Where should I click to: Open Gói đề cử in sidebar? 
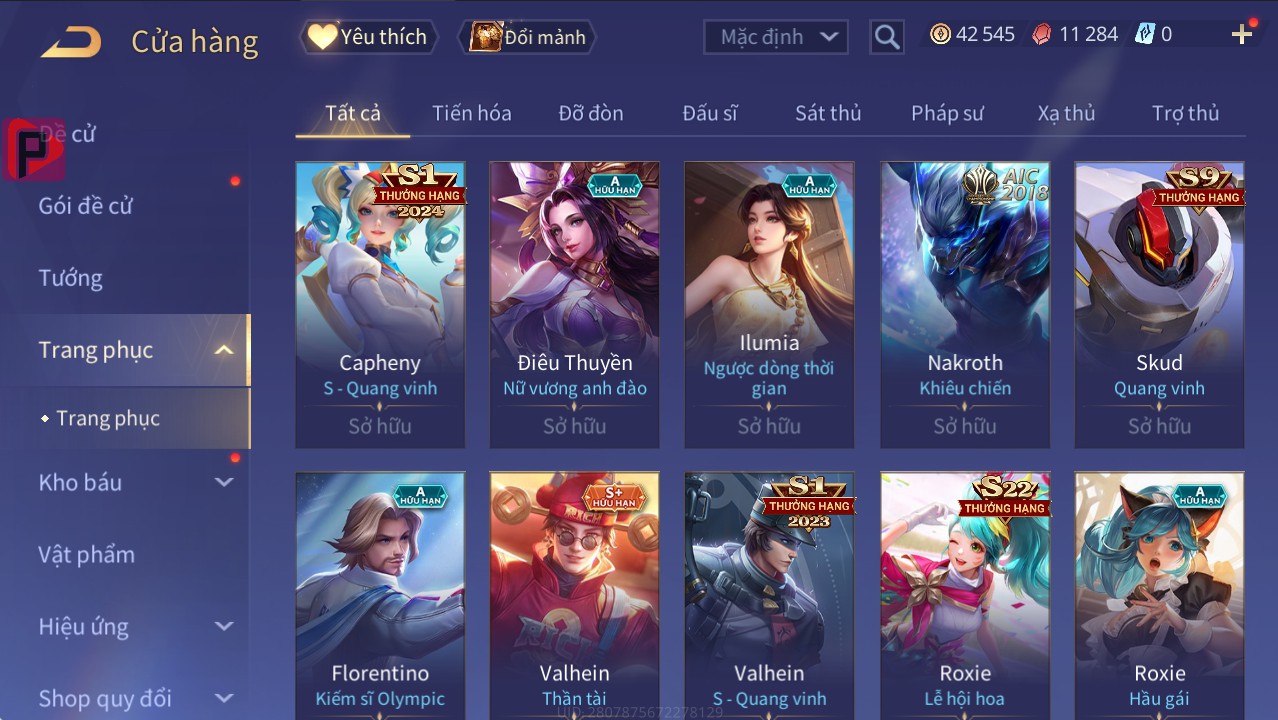[86, 206]
